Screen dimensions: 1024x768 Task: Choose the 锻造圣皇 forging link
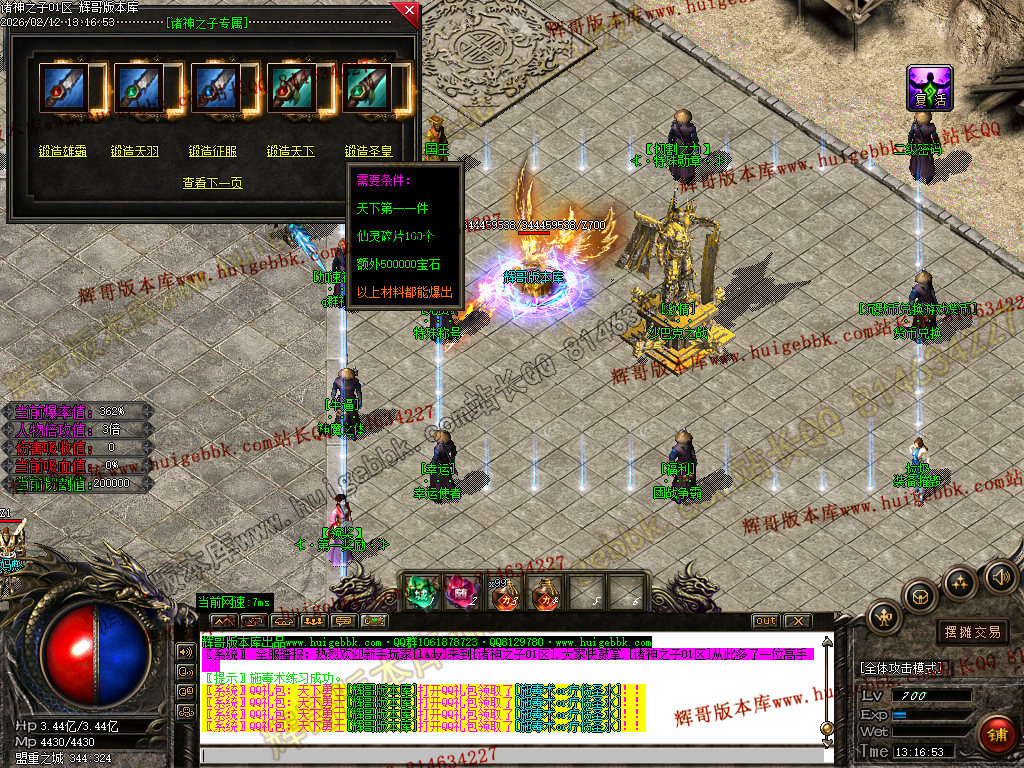click(368, 151)
